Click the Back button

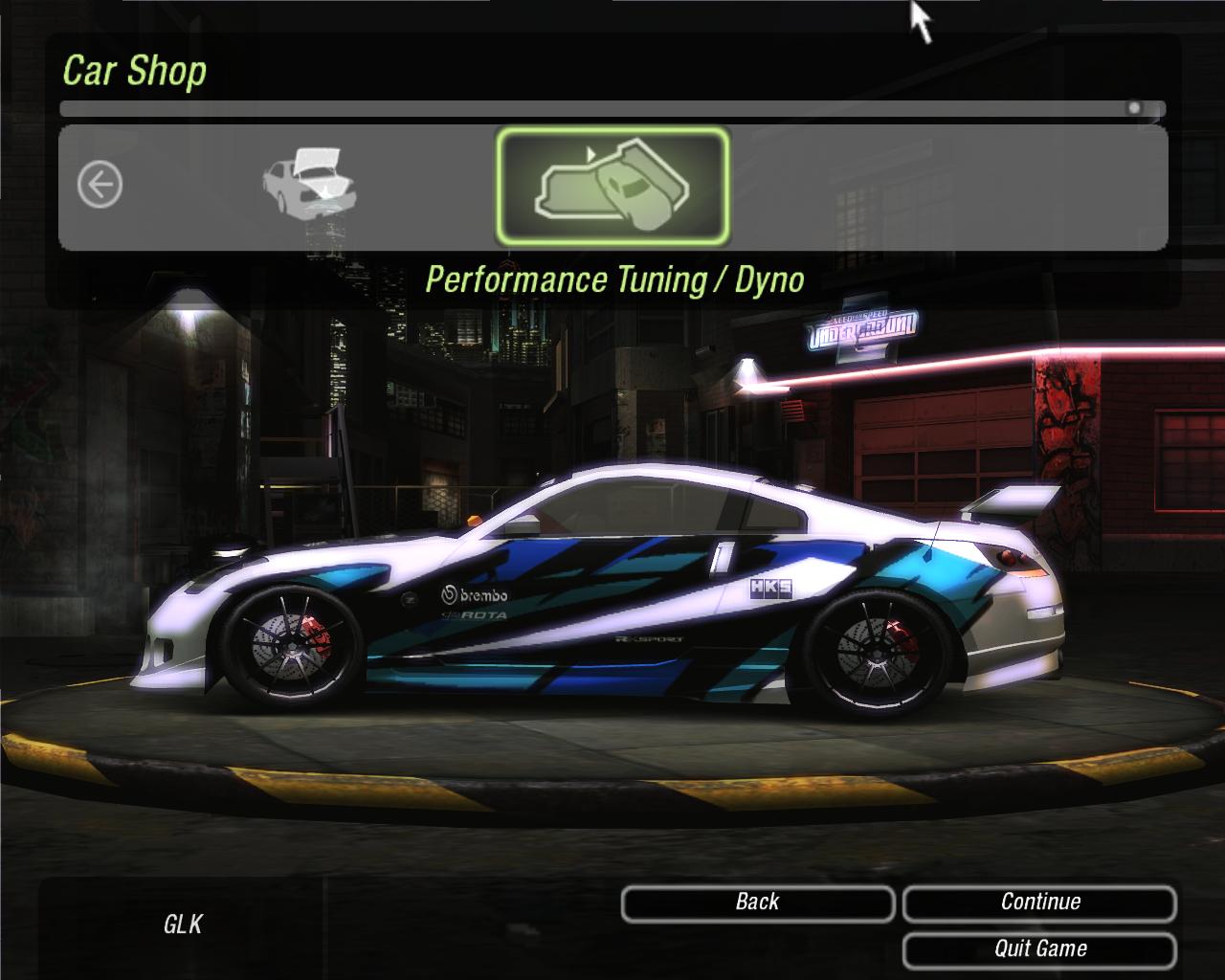click(757, 902)
